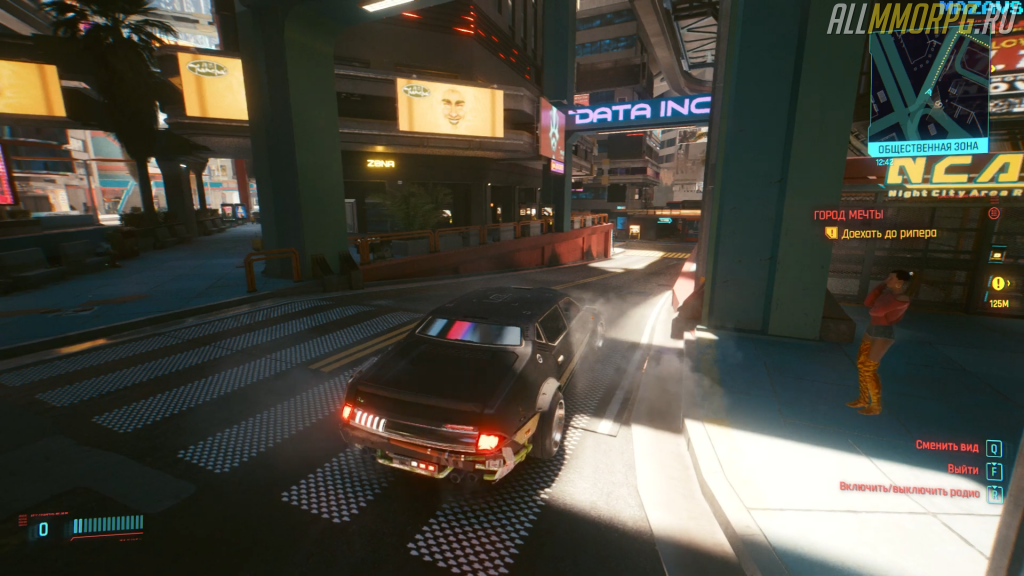Click the ОБЩЕСТВЕННАЯ ЗОНА zone label

[x=928, y=146]
